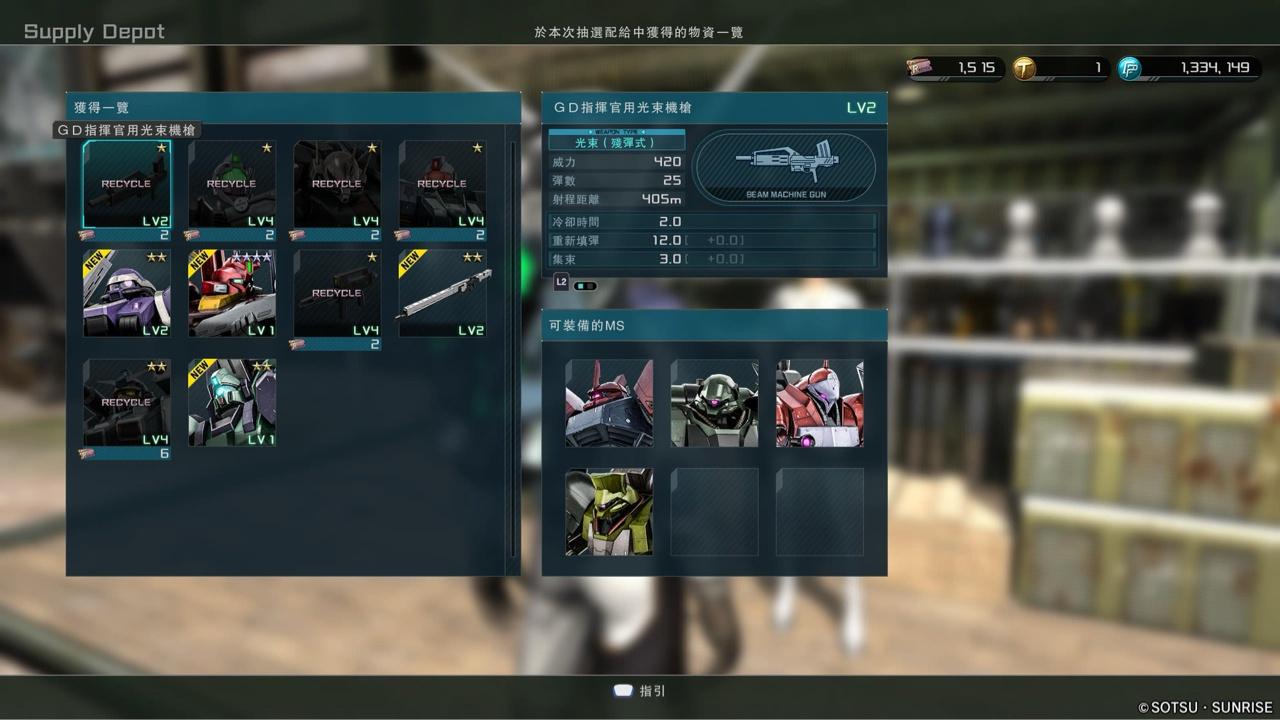Choose the new long silver rifle
The height and width of the screenshot is (720, 1280).
point(442,293)
